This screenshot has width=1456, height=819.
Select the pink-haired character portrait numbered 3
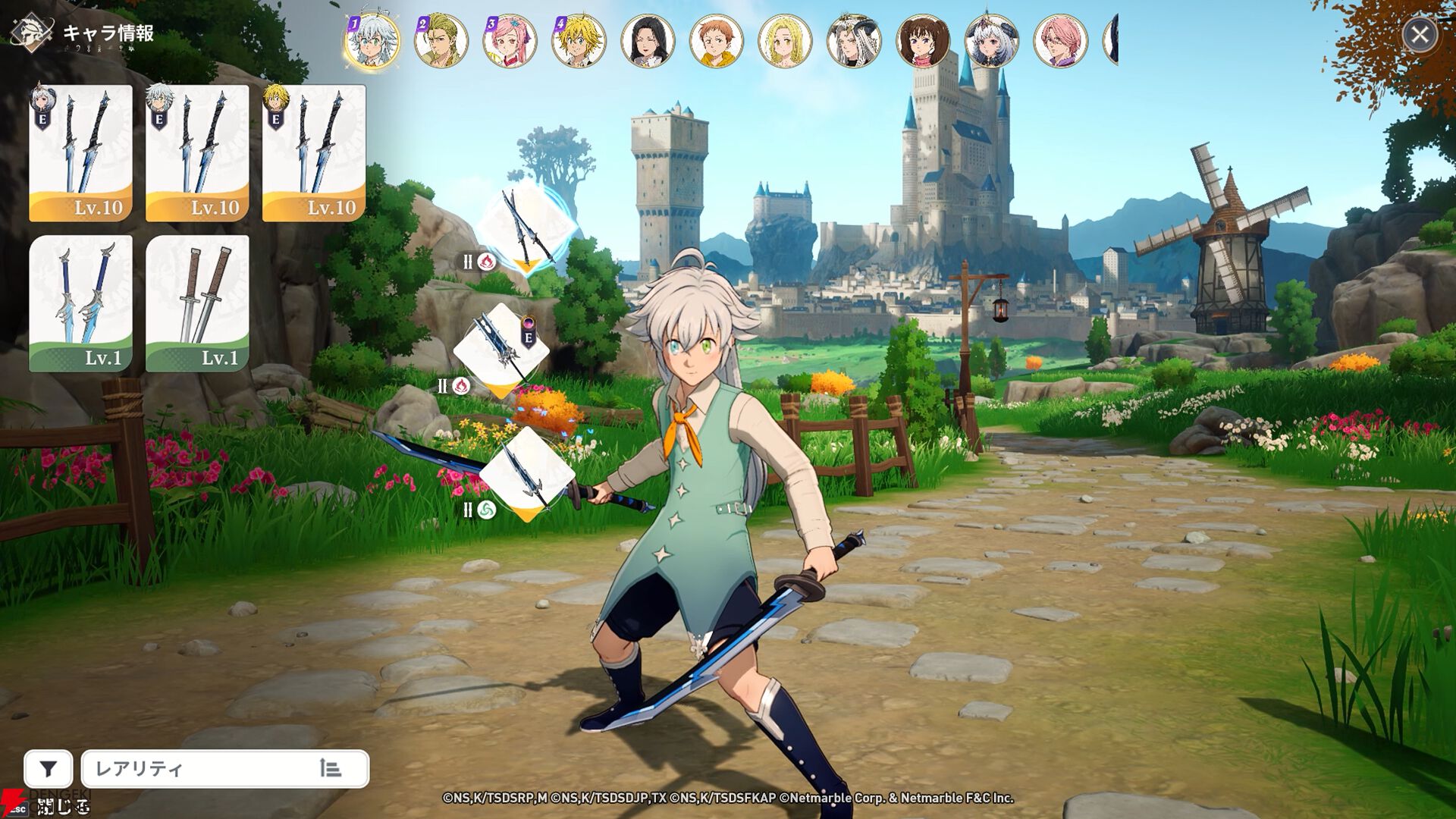[510, 42]
